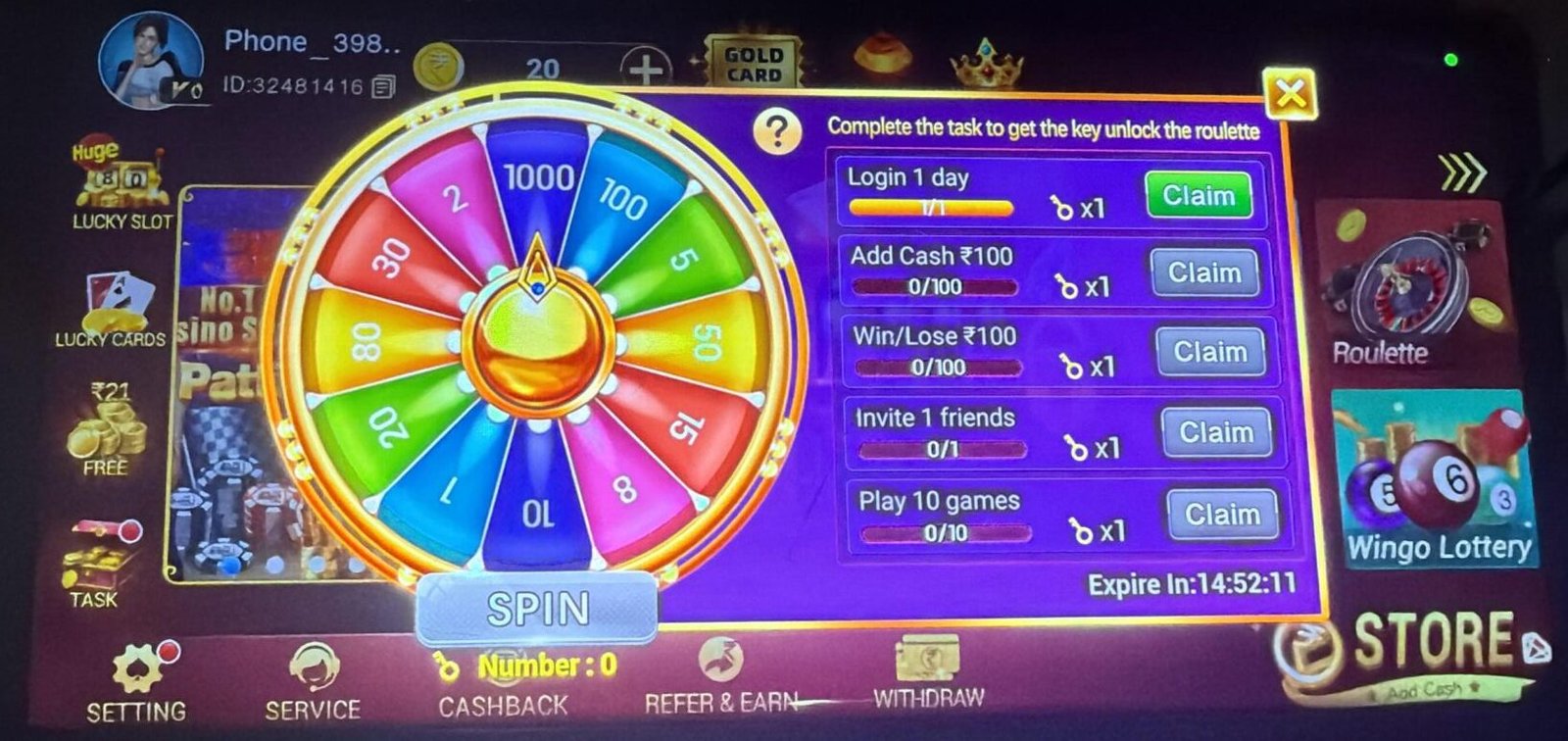Claim the Login 1 day reward
The image size is (1568, 741).
pos(1200,196)
